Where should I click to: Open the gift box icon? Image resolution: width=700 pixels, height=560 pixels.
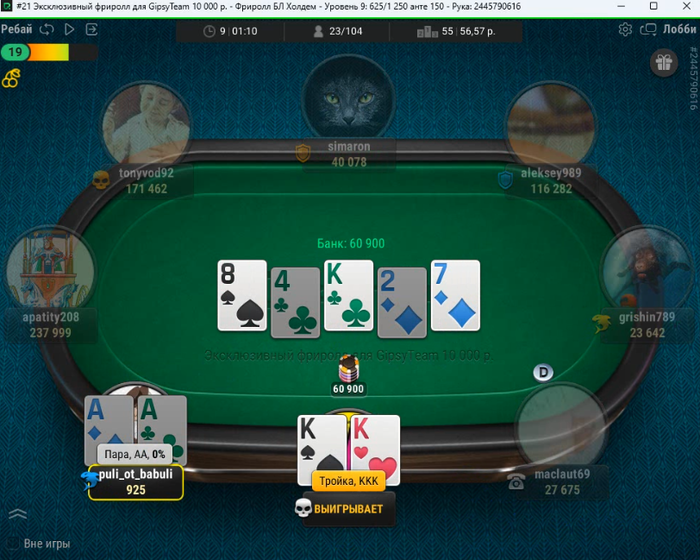[x=663, y=64]
